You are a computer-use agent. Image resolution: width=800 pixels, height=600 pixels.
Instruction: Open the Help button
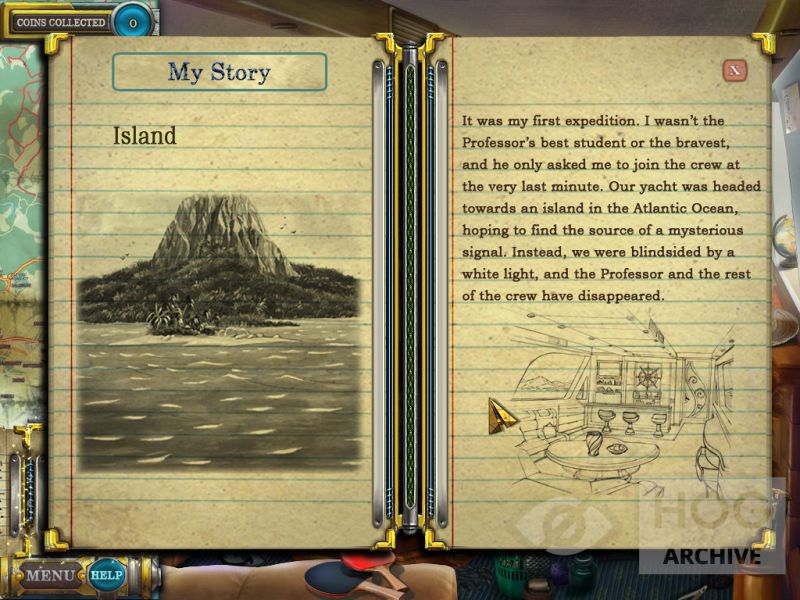point(104,575)
